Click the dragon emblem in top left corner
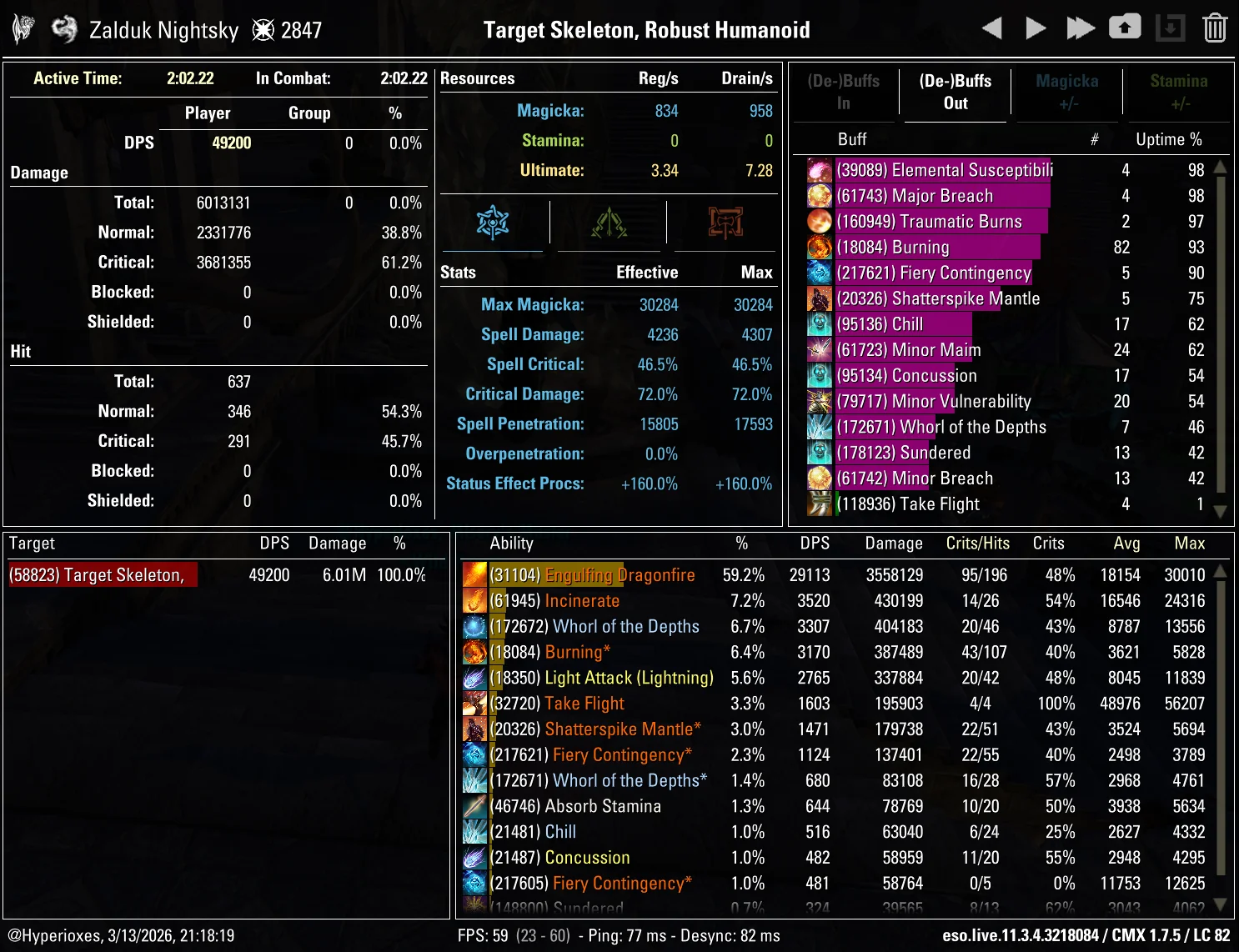The width and height of the screenshot is (1239, 952). pyautogui.click(x=23, y=28)
